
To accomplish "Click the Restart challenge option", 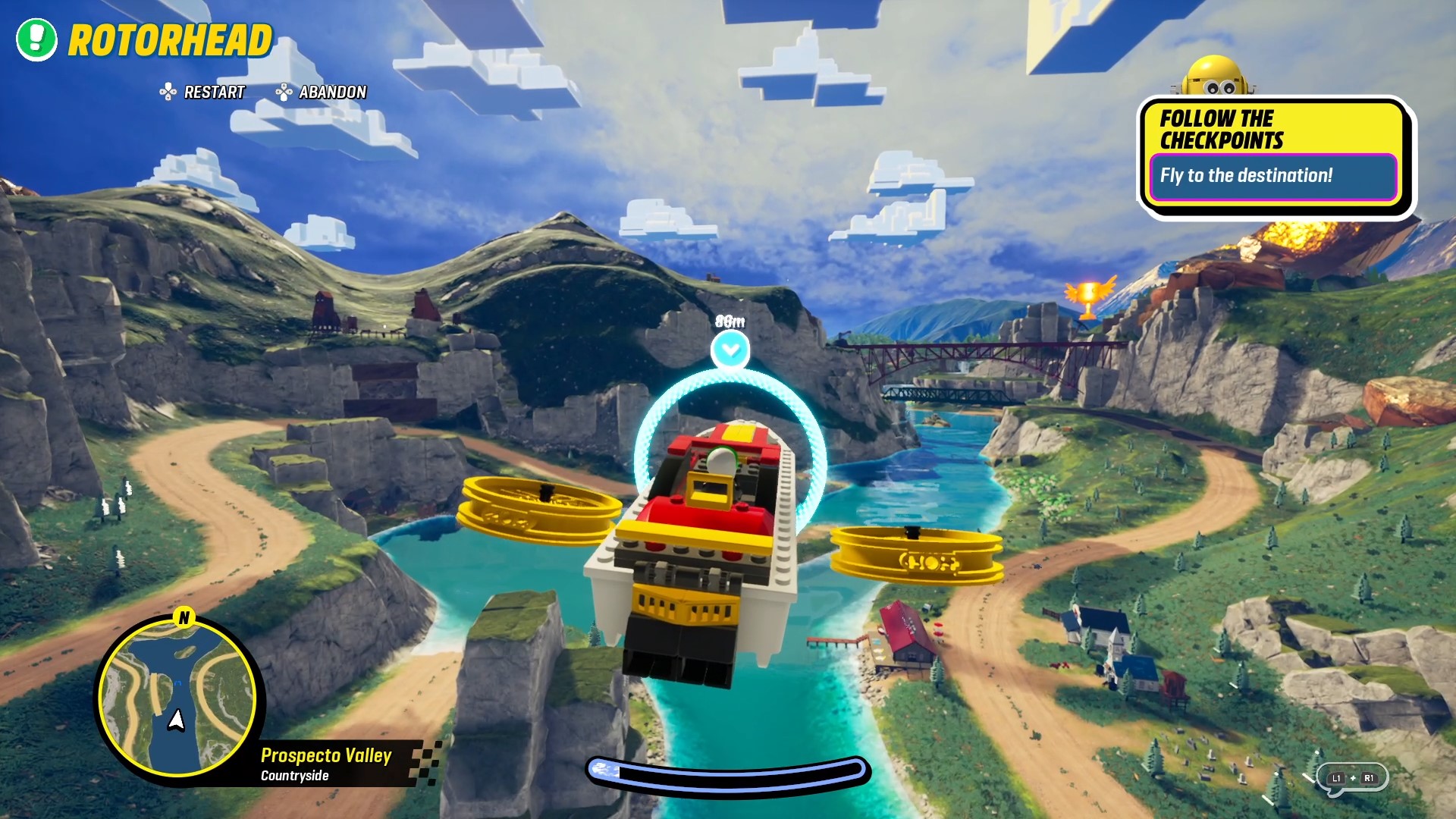I will click(203, 93).
